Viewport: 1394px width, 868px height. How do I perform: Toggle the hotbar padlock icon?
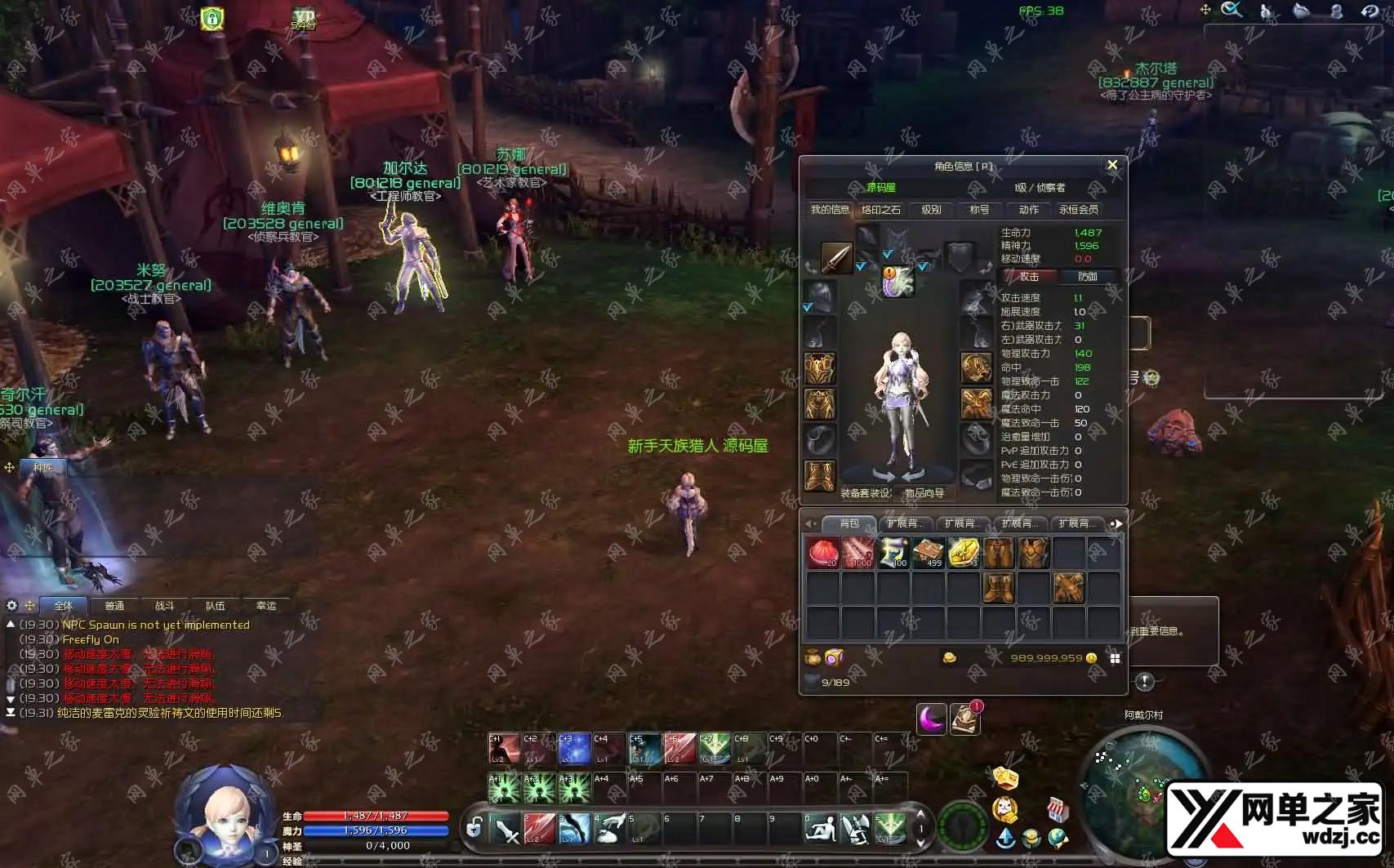[x=474, y=829]
